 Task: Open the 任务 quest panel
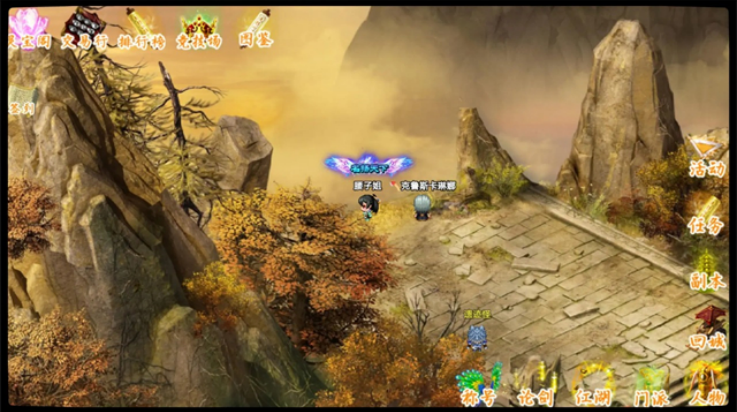point(707,214)
